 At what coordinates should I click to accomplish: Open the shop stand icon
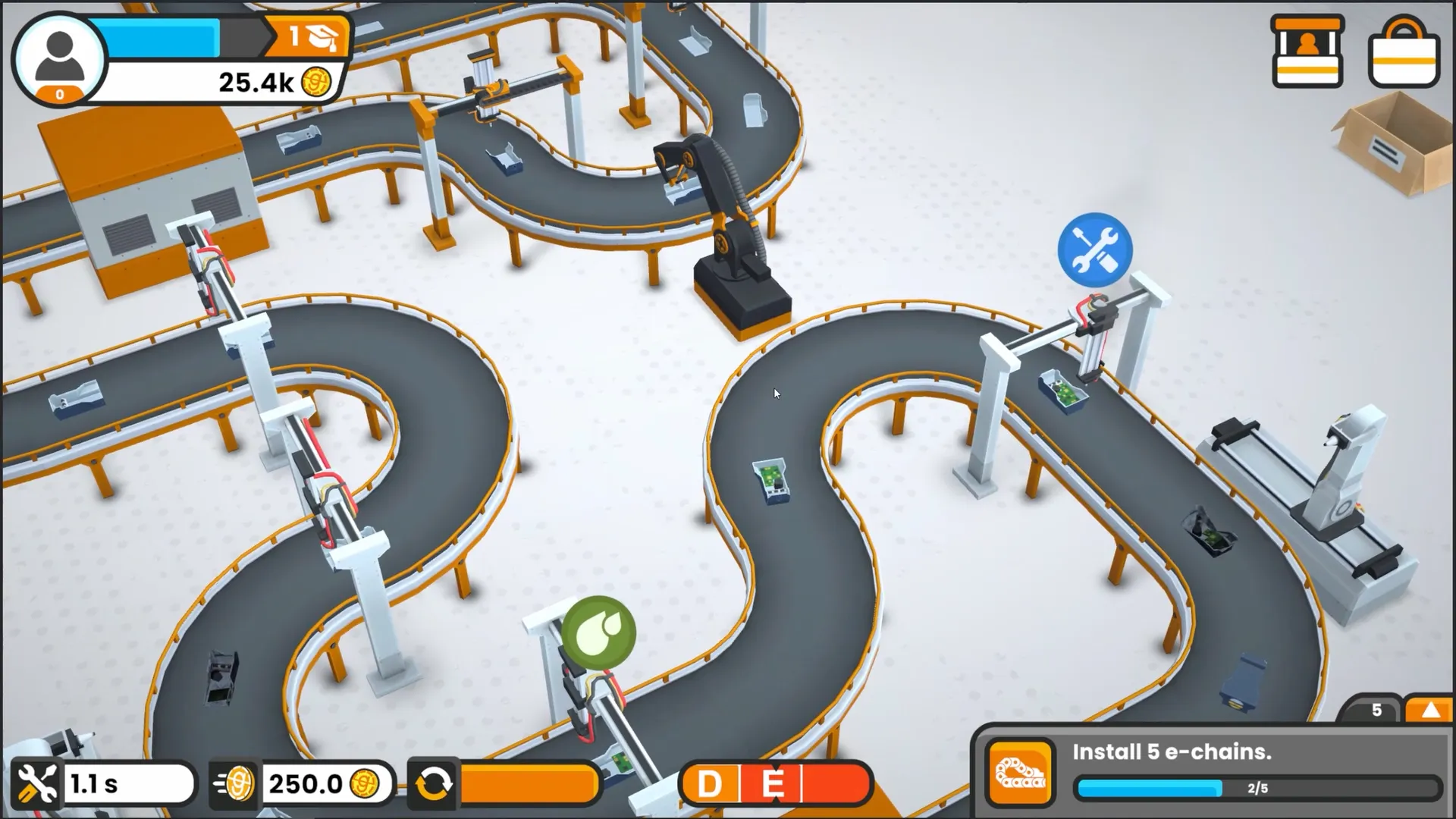coord(1307,52)
